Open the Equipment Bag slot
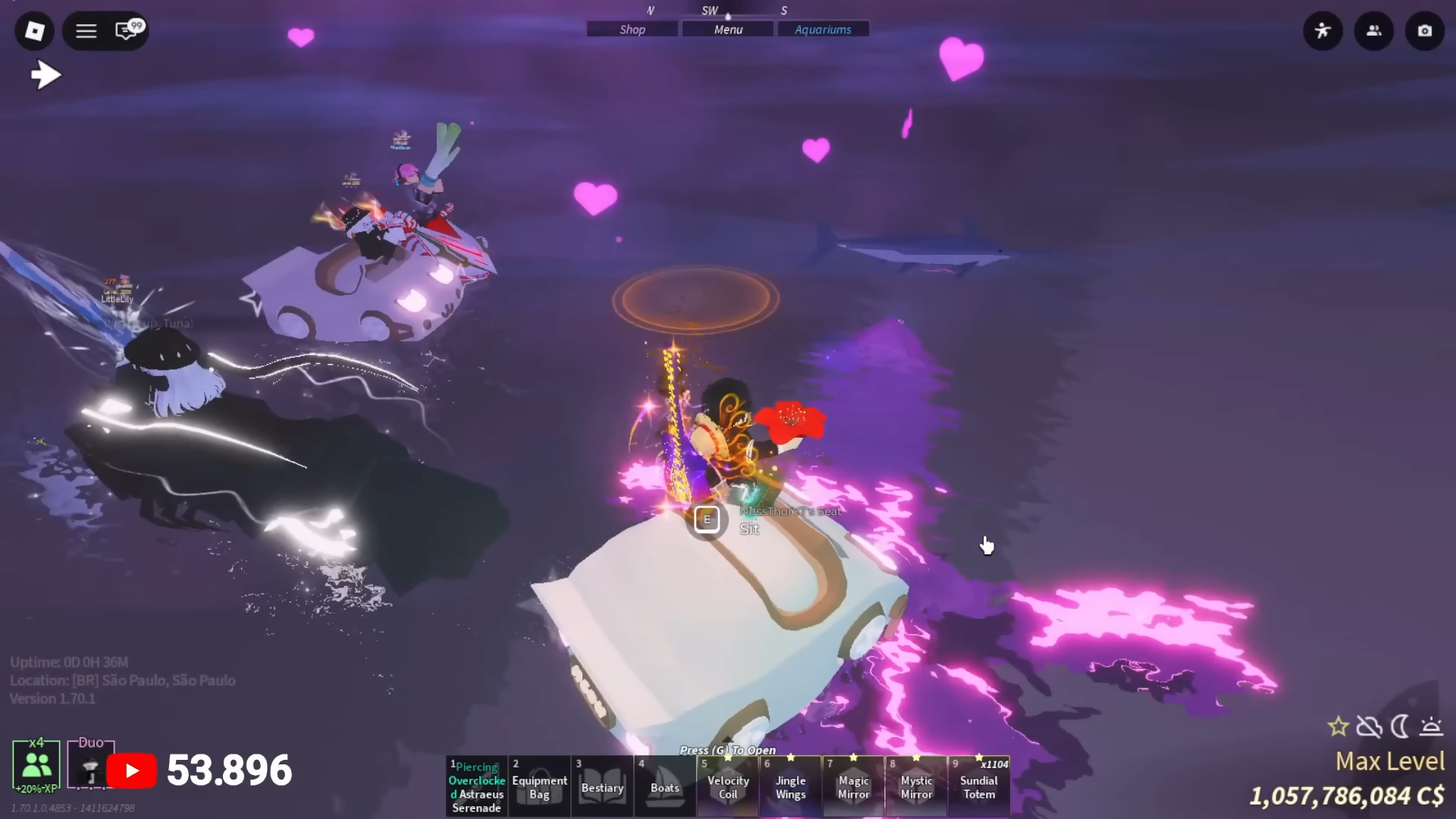 coord(539,787)
